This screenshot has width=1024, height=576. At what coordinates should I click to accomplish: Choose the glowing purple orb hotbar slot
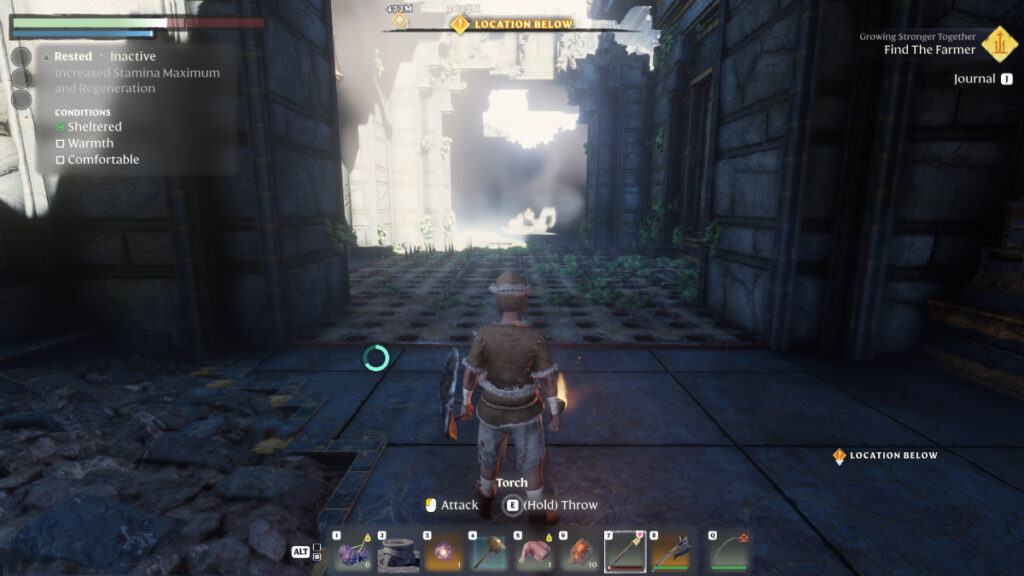pos(442,552)
